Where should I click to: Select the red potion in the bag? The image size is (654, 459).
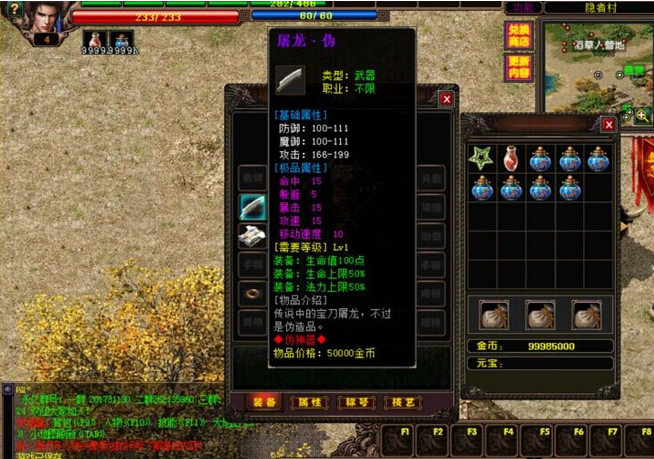pyautogui.click(x=511, y=158)
